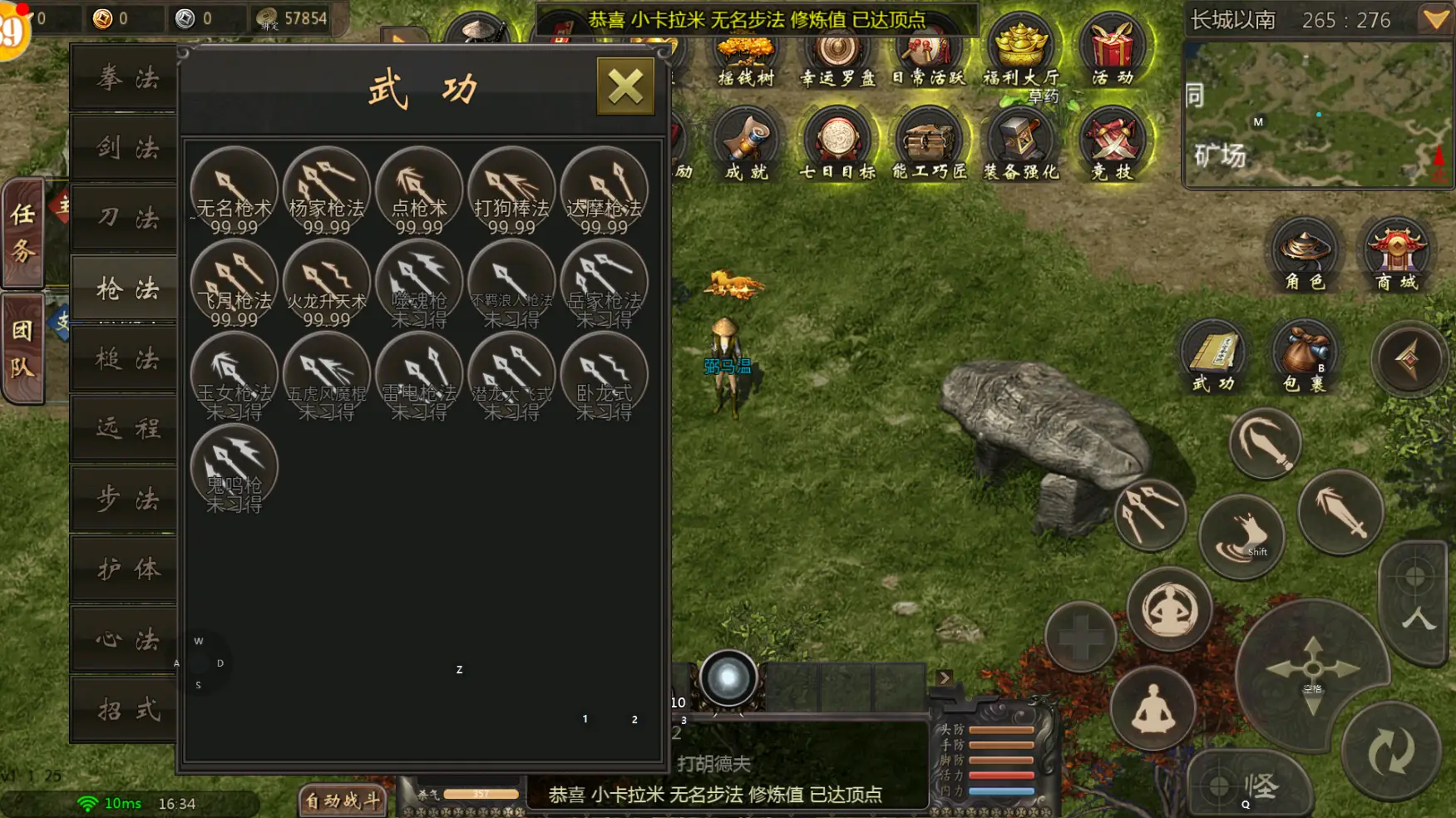Screen dimensions: 1456x818
Task: Select the 打狗棒法 skill
Action: [511, 191]
